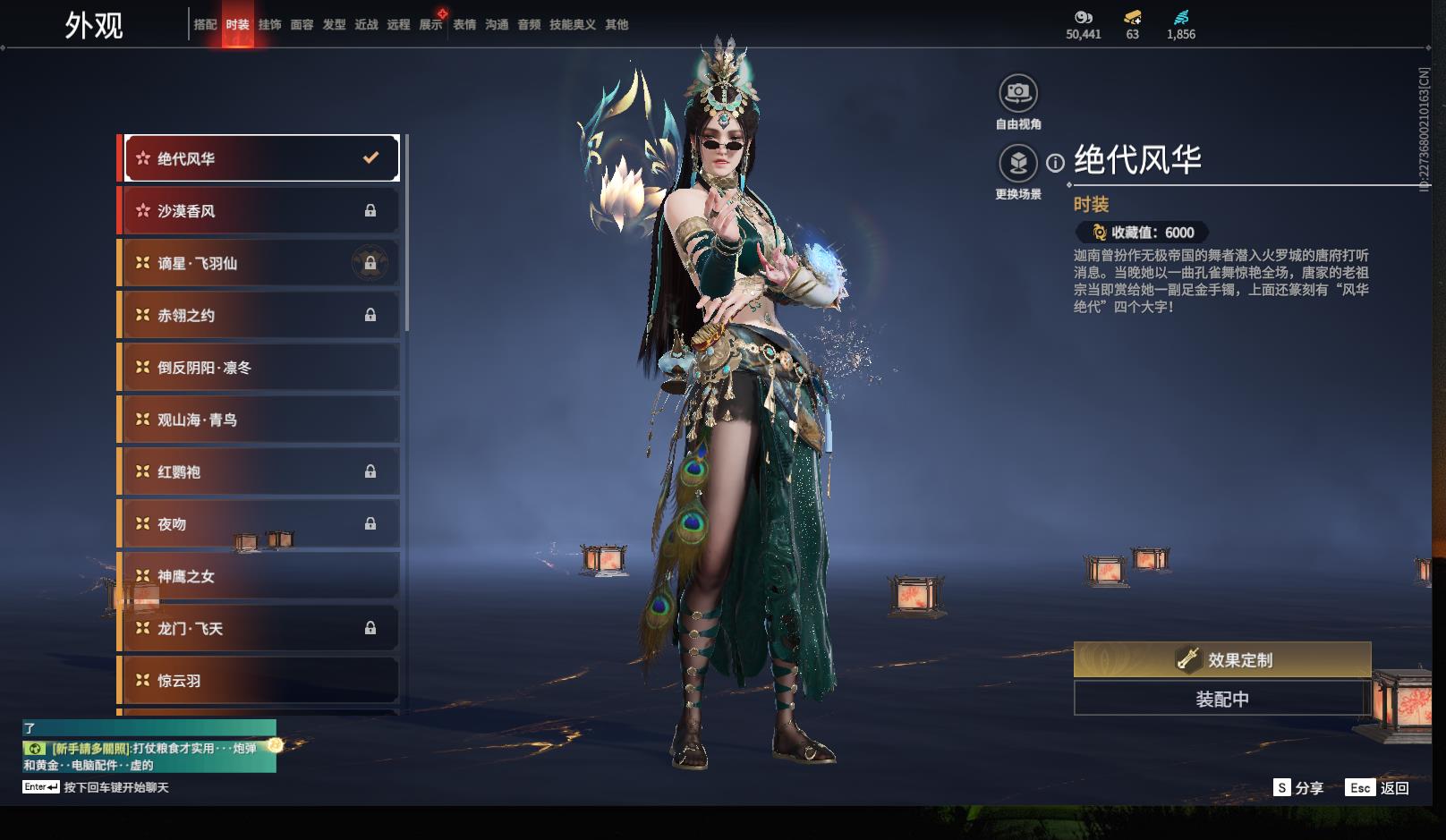Open 效果定制 effect customization

pos(1222,660)
